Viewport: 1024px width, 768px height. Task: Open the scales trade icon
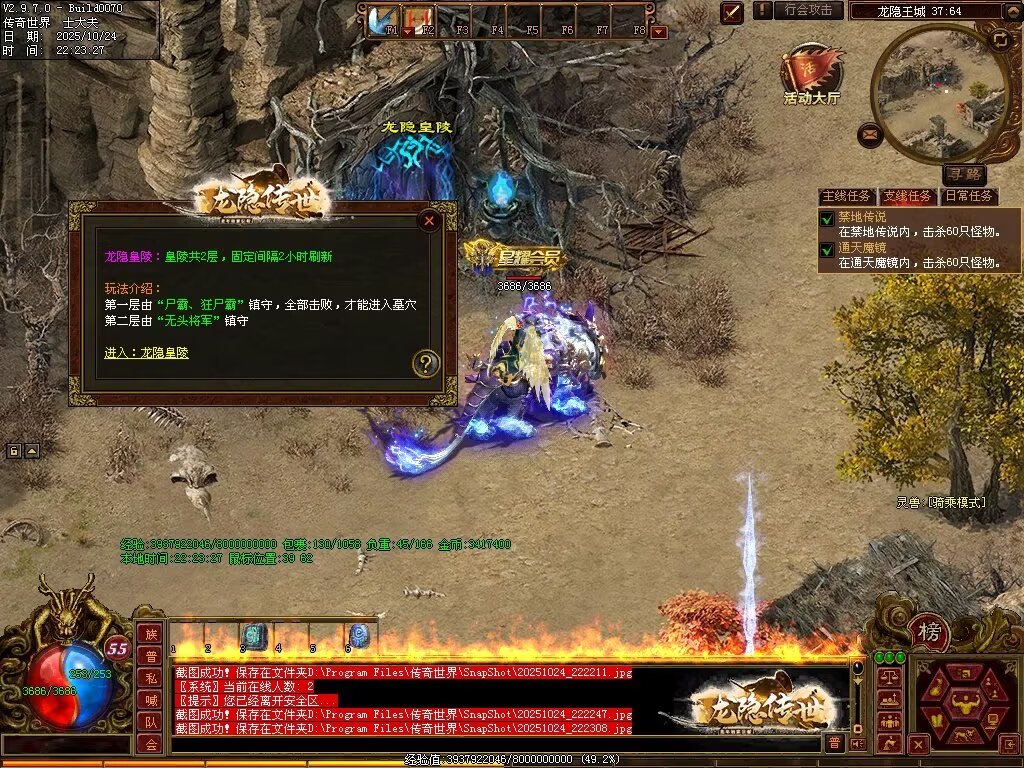click(x=887, y=678)
